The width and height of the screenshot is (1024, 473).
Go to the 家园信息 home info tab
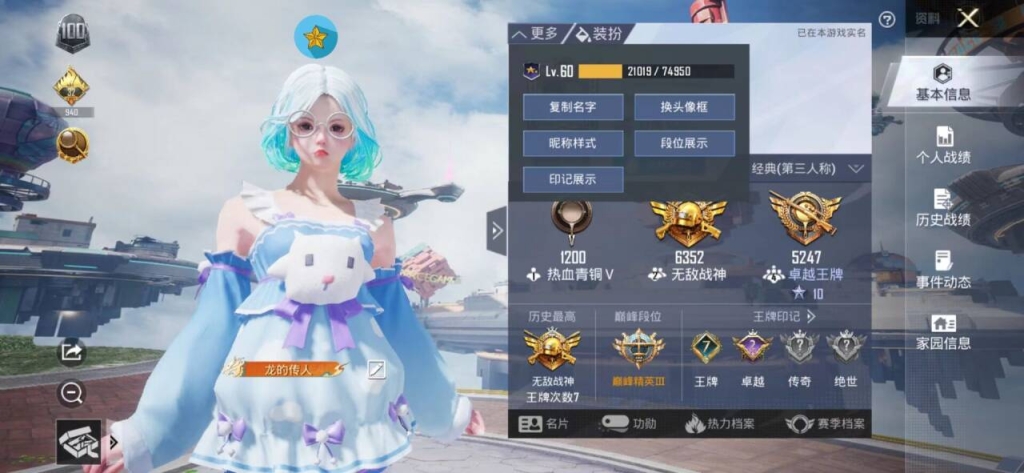943,332
